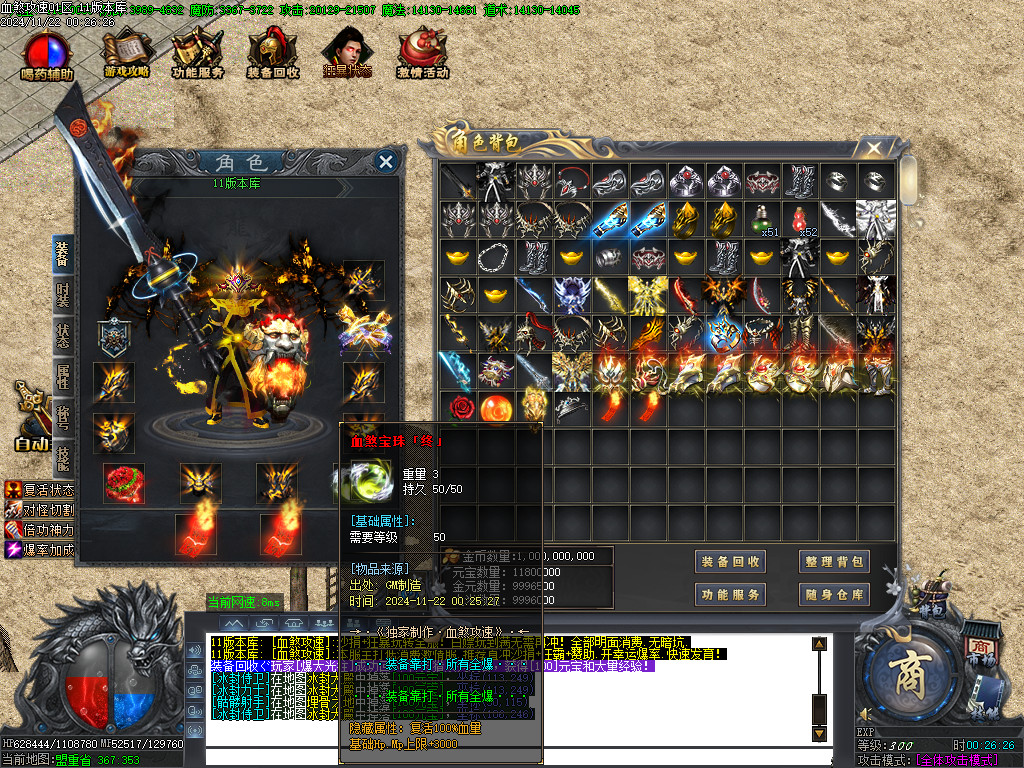
Task: Close the 角色背包 inventory window
Action: point(874,149)
